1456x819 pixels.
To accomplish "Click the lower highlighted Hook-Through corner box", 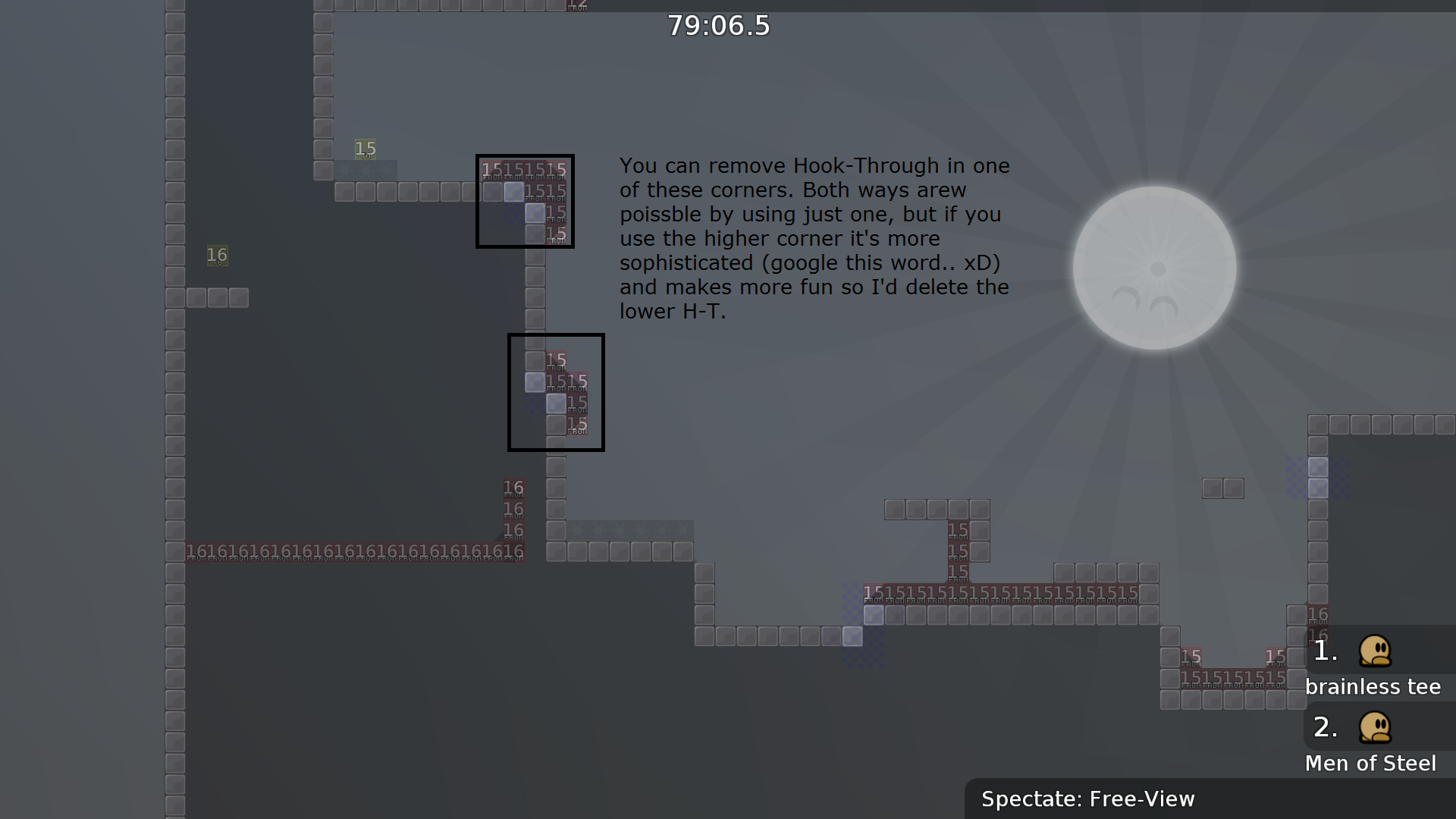I will coord(556,392).
